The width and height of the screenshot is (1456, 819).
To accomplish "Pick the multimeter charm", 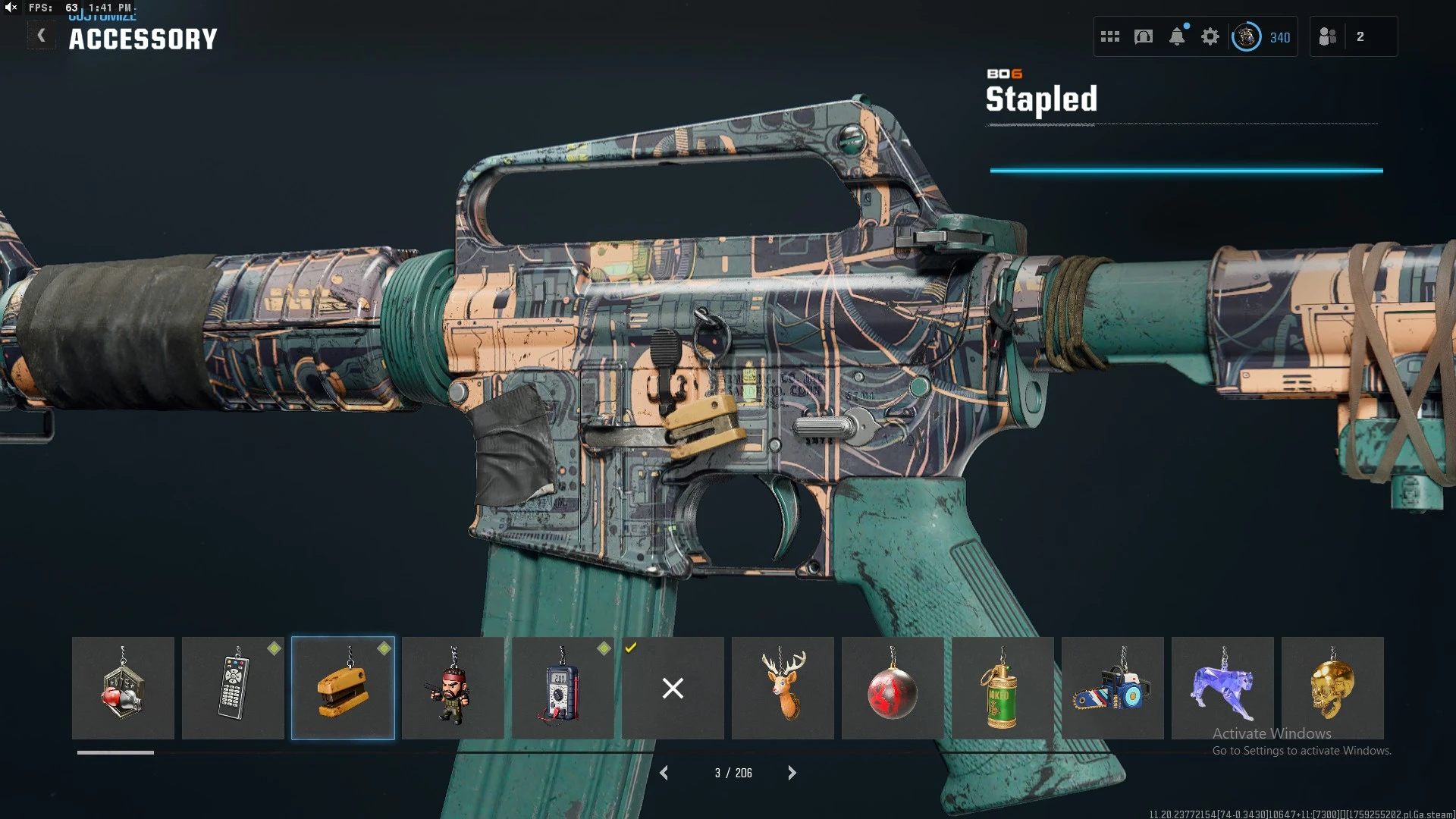I will [x=563, y=688].
